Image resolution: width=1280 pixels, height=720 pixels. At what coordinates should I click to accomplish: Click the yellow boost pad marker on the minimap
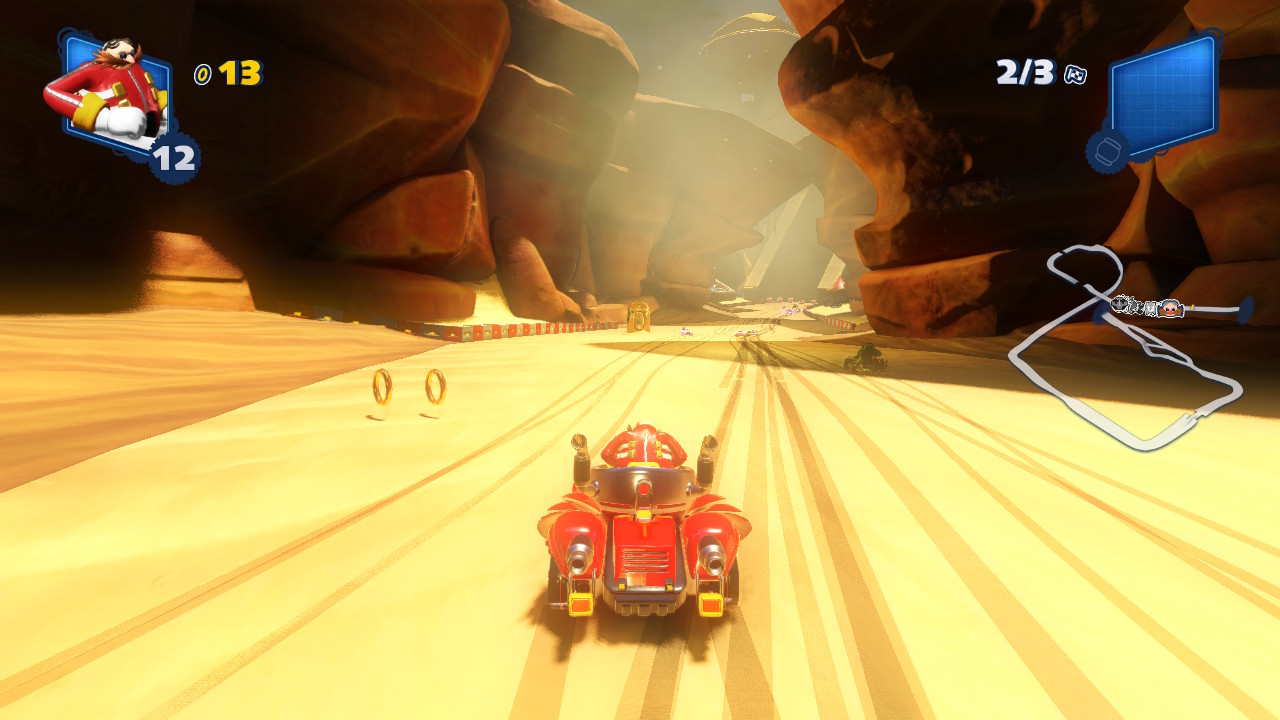point(1191,305)
